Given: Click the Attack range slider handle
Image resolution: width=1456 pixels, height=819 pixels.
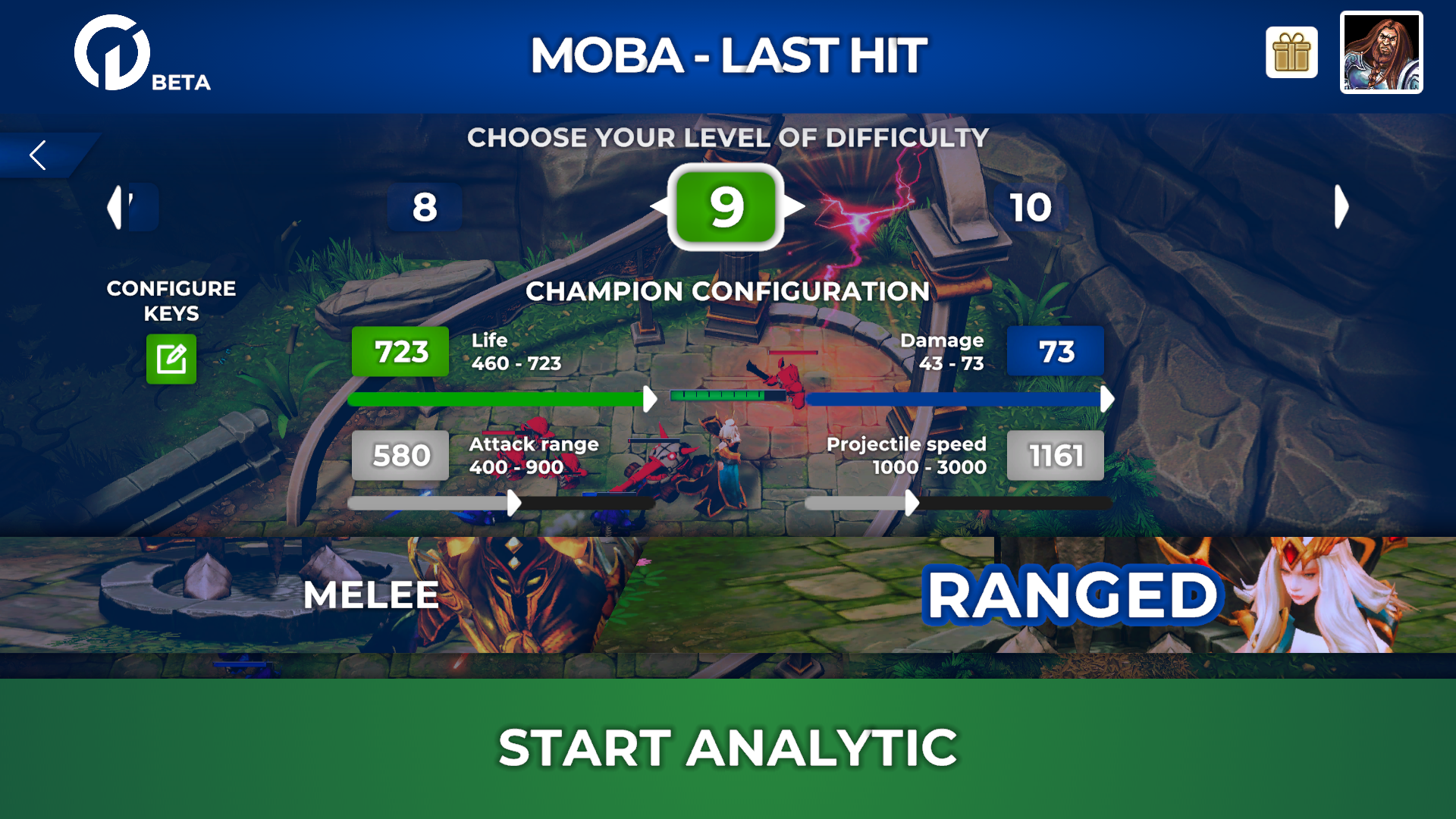Looking at the screenshot, I should point(514,503).
